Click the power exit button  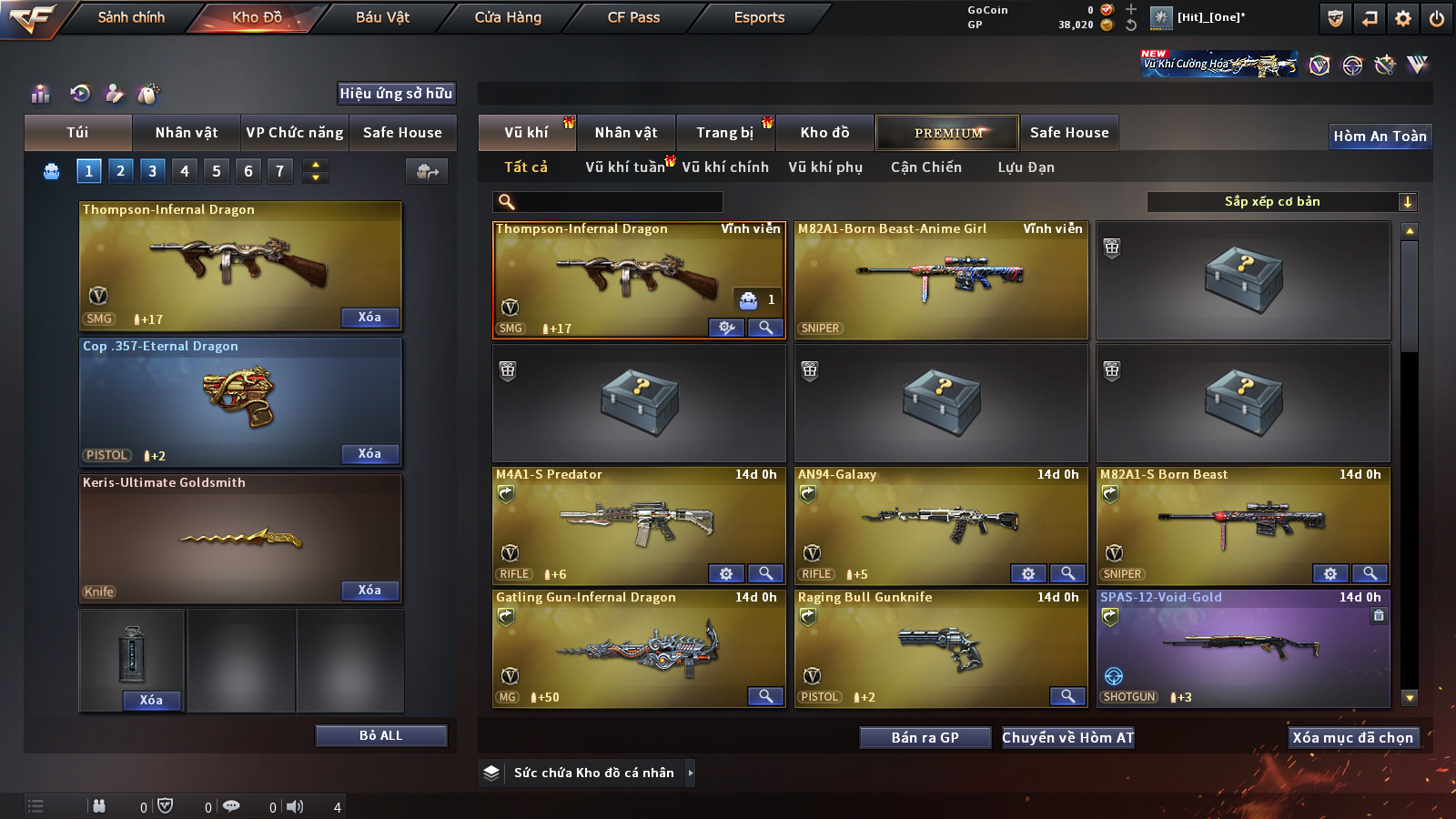(1437, 18)
